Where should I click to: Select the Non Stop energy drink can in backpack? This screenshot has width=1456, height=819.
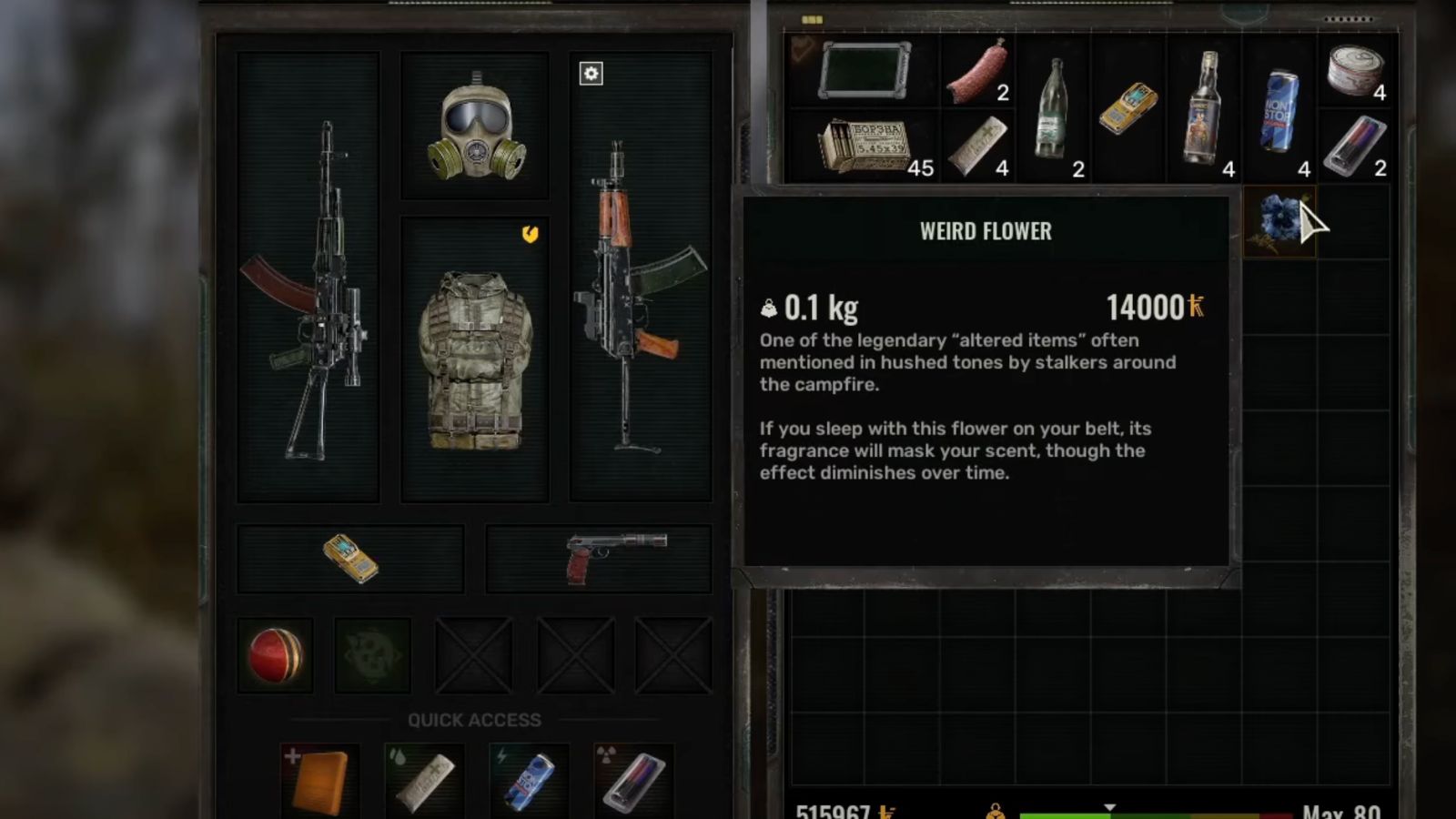click(x=1279, y=109)
